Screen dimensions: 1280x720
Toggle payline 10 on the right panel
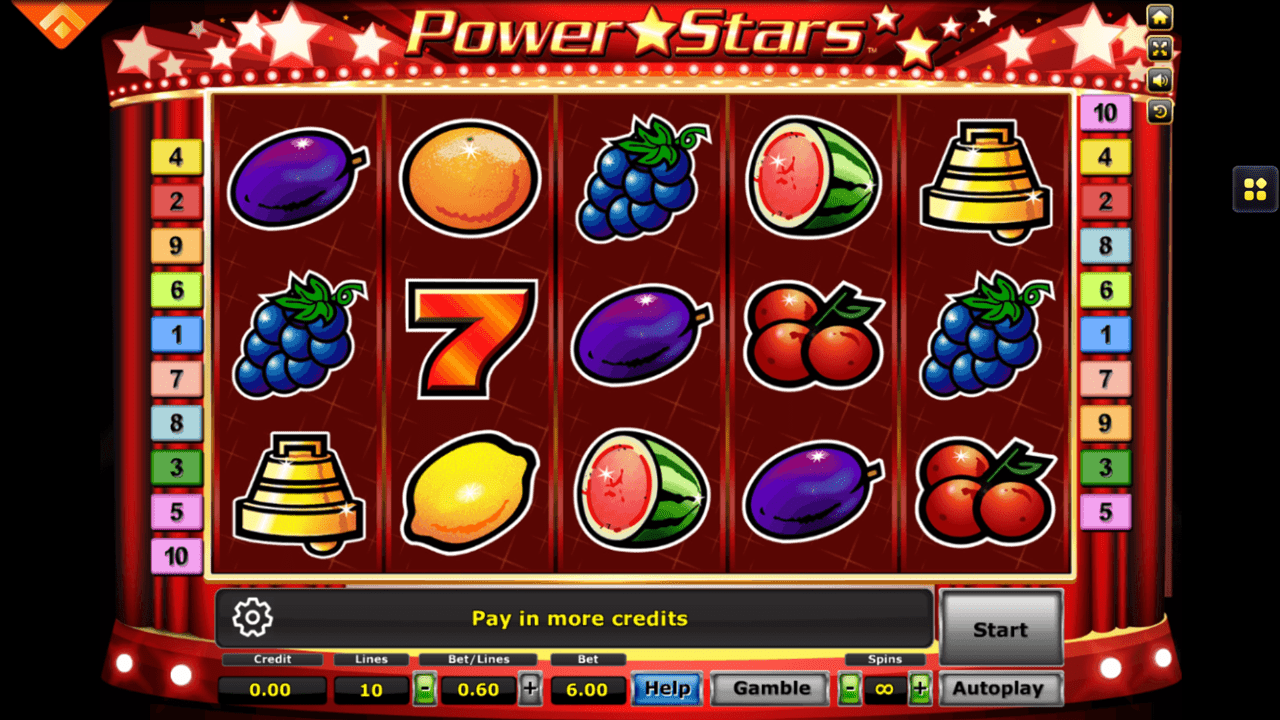click(x=1106, y=113)
